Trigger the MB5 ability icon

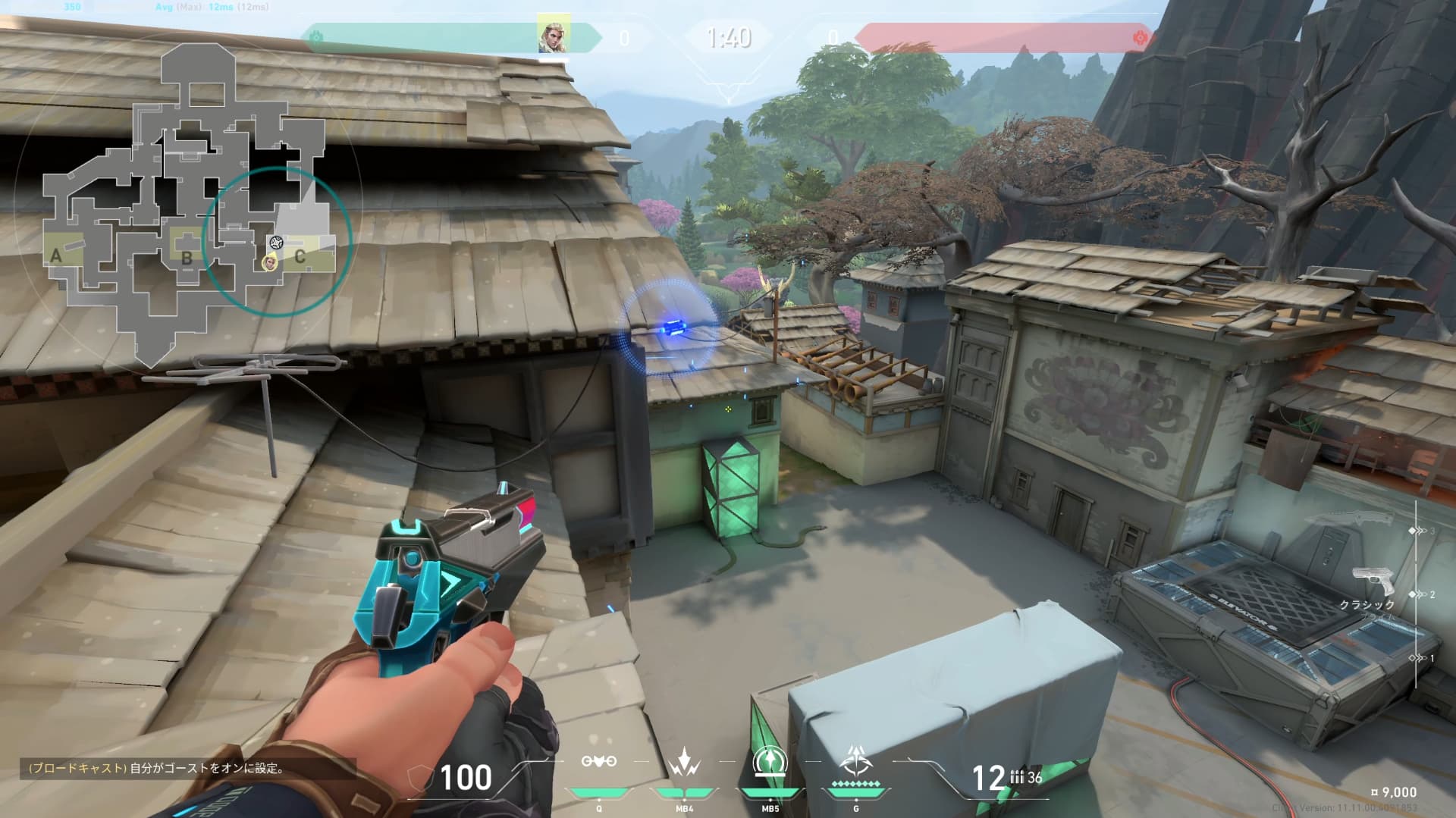(770, 761)
